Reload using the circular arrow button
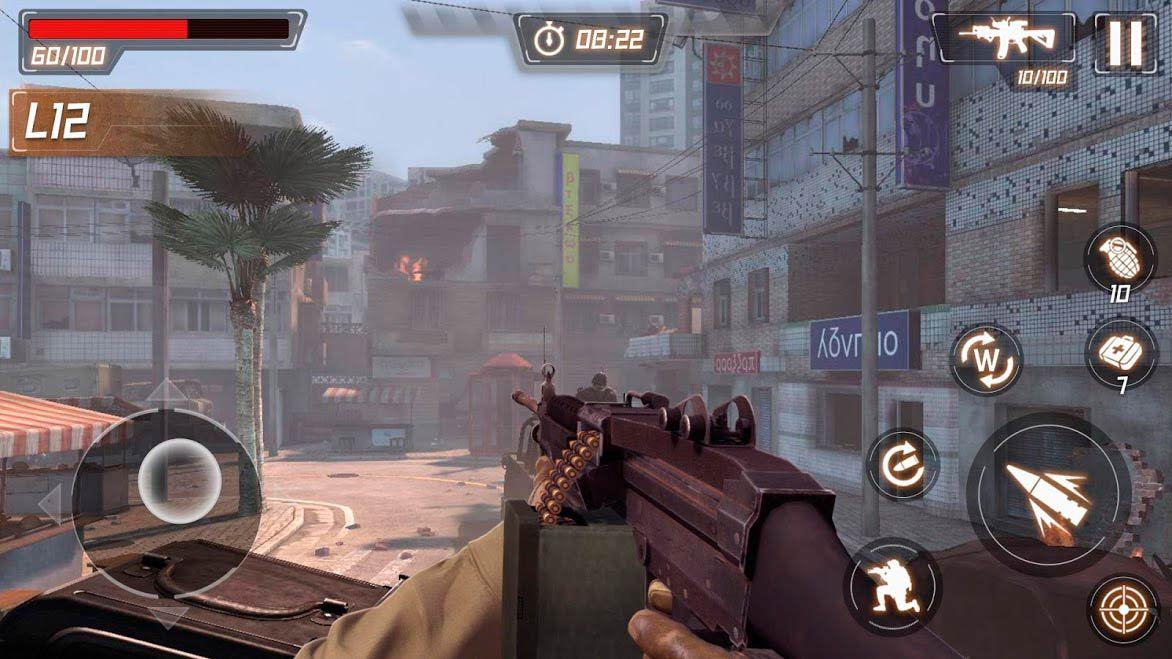 pyautogui.click(x=902, y=464)
